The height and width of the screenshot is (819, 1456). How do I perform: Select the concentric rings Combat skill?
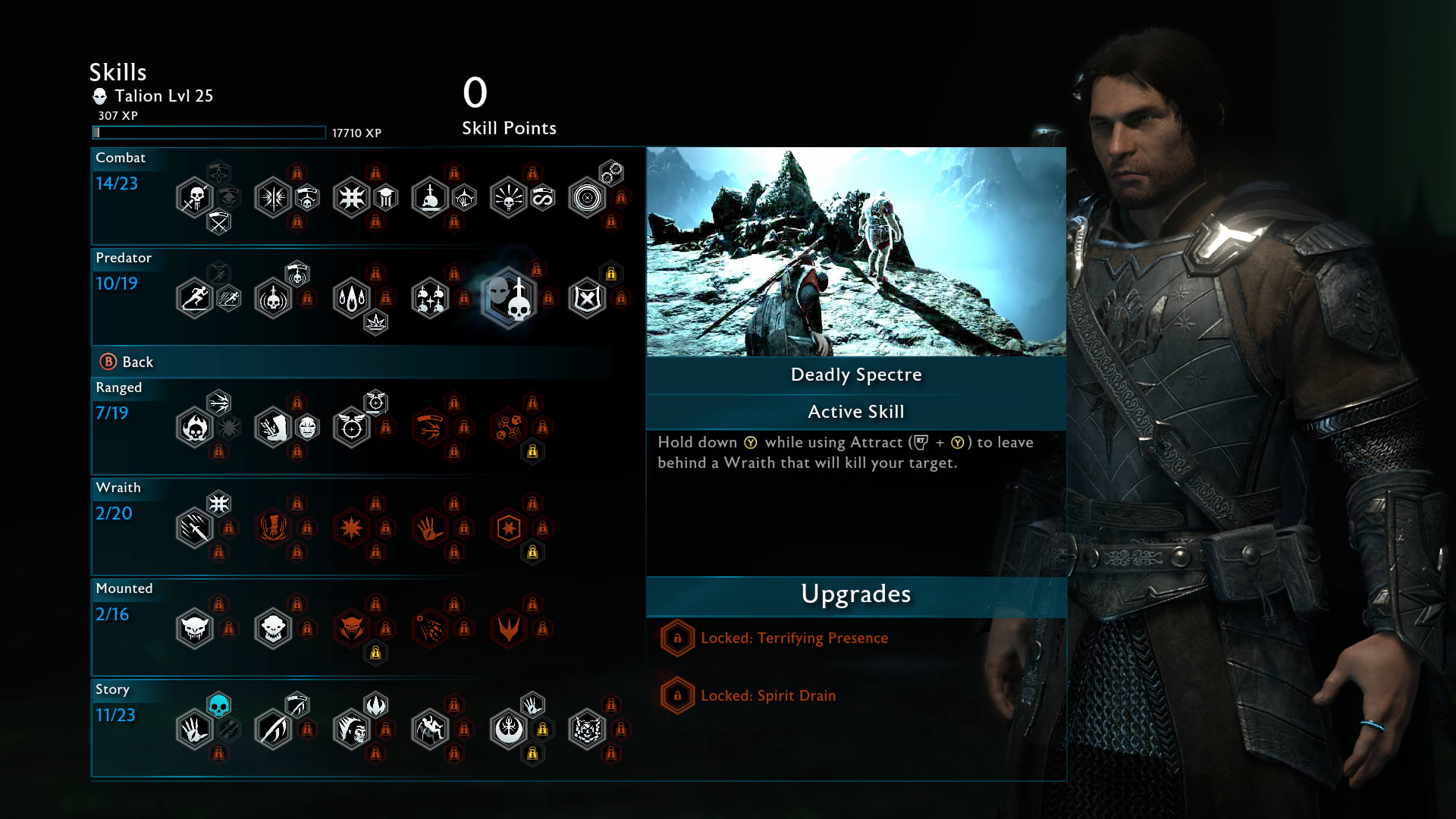[587, 198]
